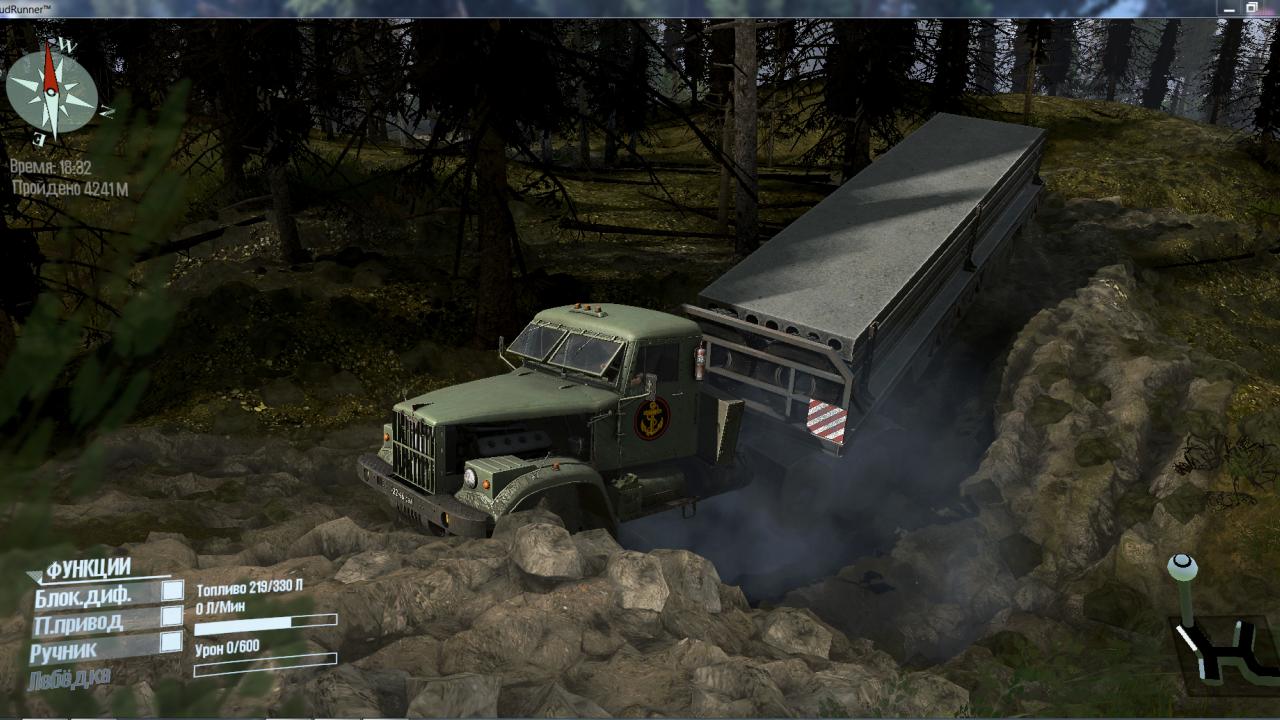Click the gear shifter knob
This screenshot has width=1280, height=720.
1182,568
